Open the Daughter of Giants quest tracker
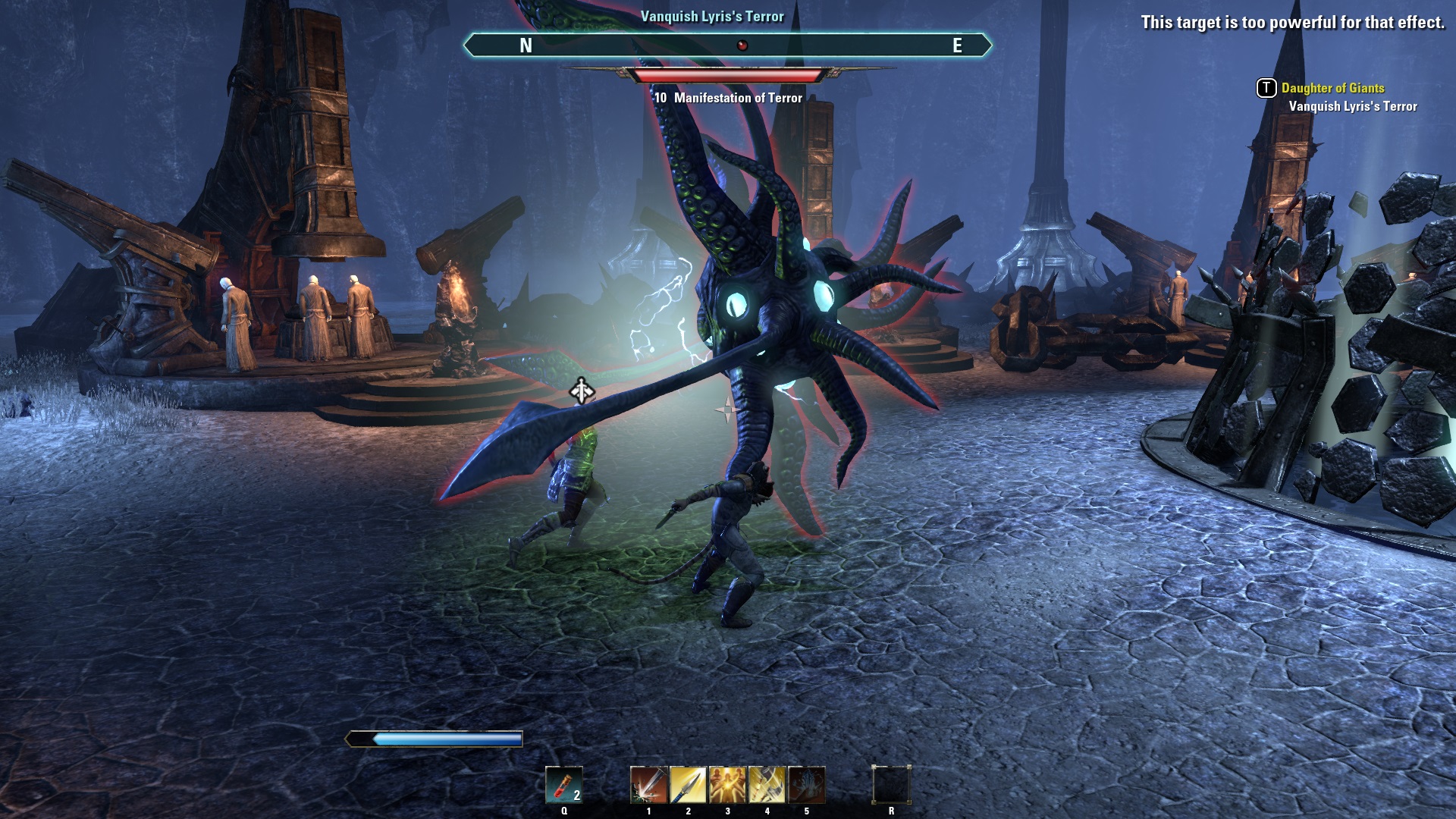Image resolution: width=1456 pixels, height=819 pixels. click(1332, 88)
